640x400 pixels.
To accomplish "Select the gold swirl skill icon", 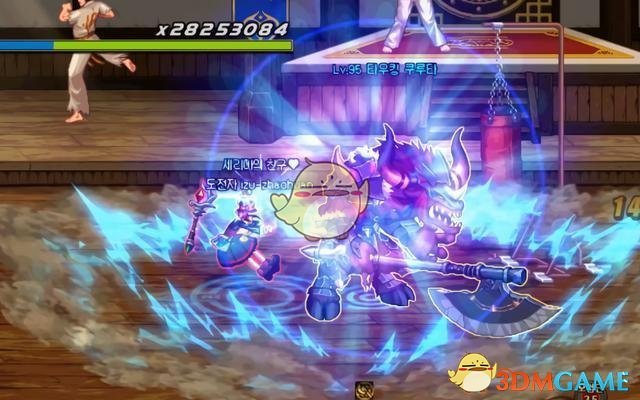I will (365, 391).
